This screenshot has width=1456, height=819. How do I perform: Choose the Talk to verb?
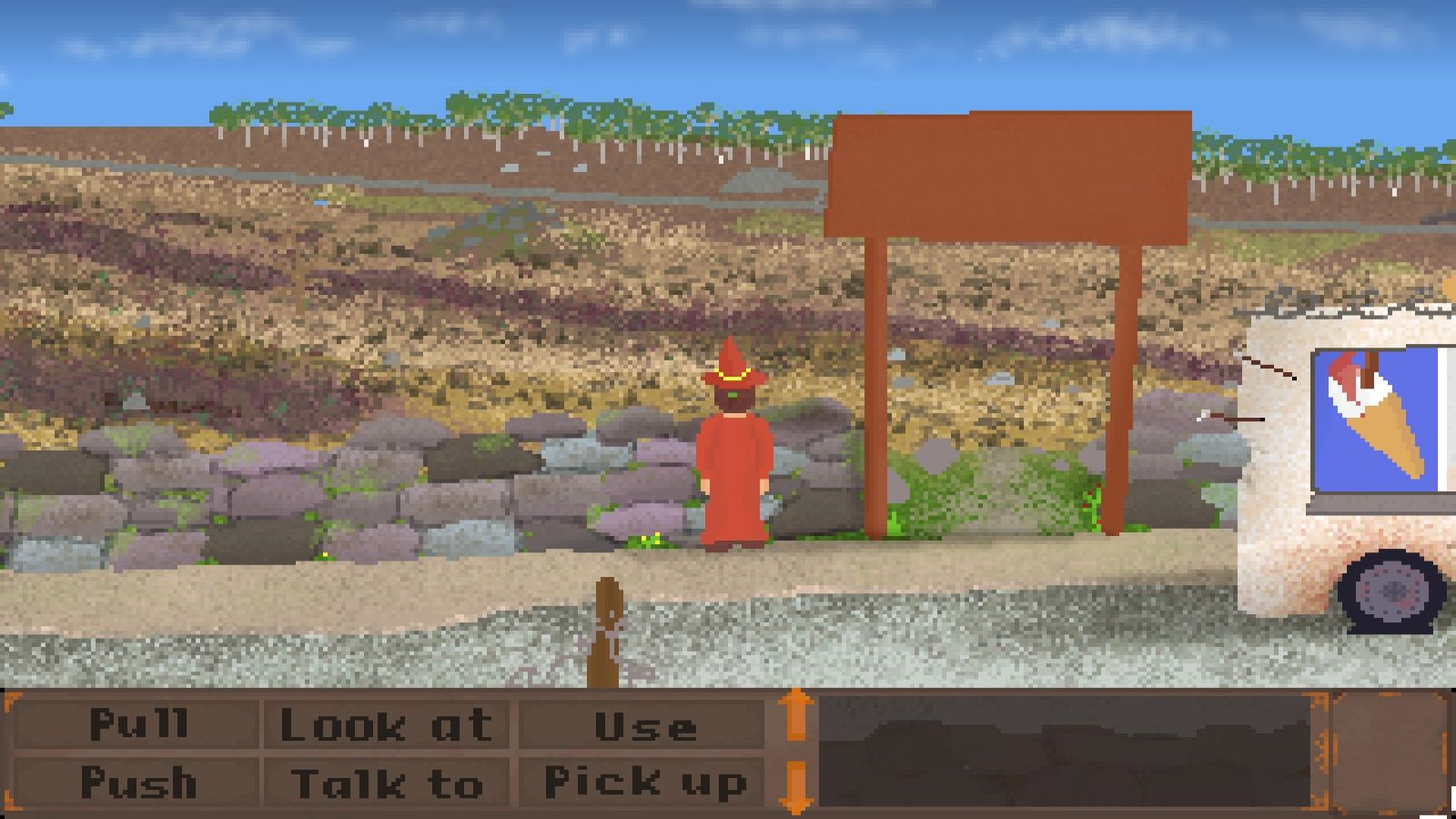[387, 782]
